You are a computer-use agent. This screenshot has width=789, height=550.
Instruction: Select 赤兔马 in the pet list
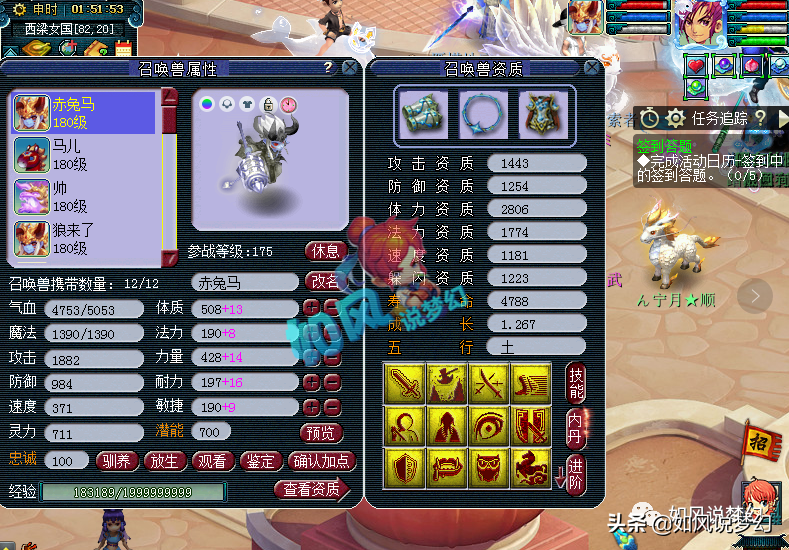[84, 112]
